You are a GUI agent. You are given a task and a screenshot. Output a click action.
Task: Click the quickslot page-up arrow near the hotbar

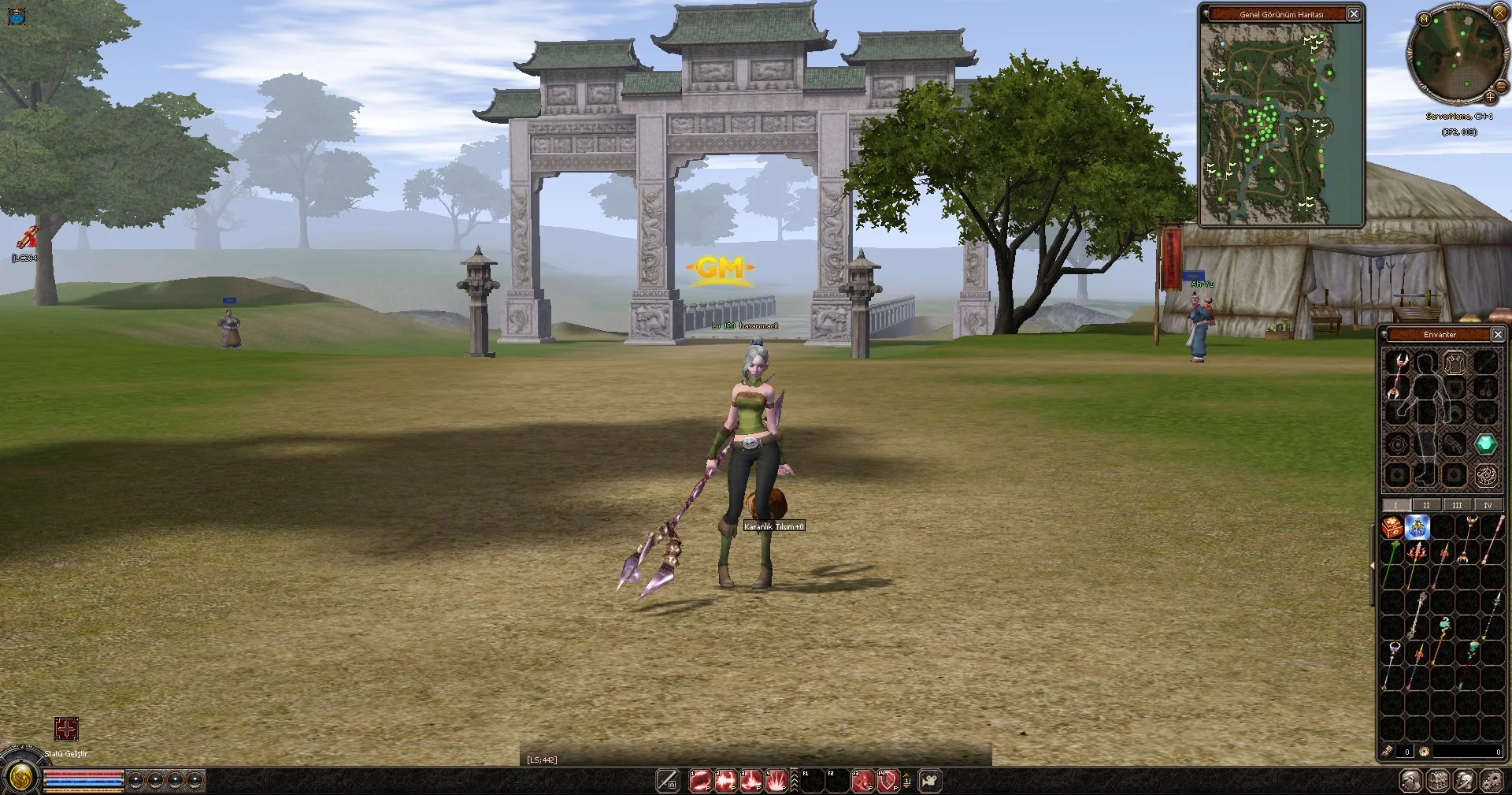pos(906,775)
